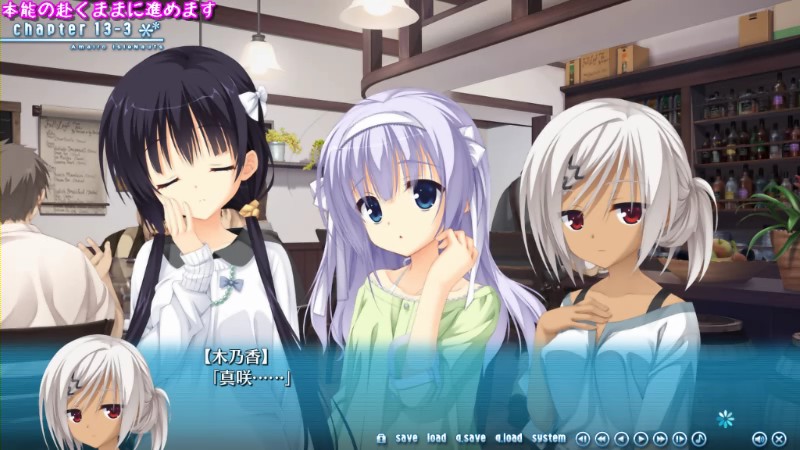Click the music note button
The width and height of the screenshot is (800, 450).
tap(699, 438)
